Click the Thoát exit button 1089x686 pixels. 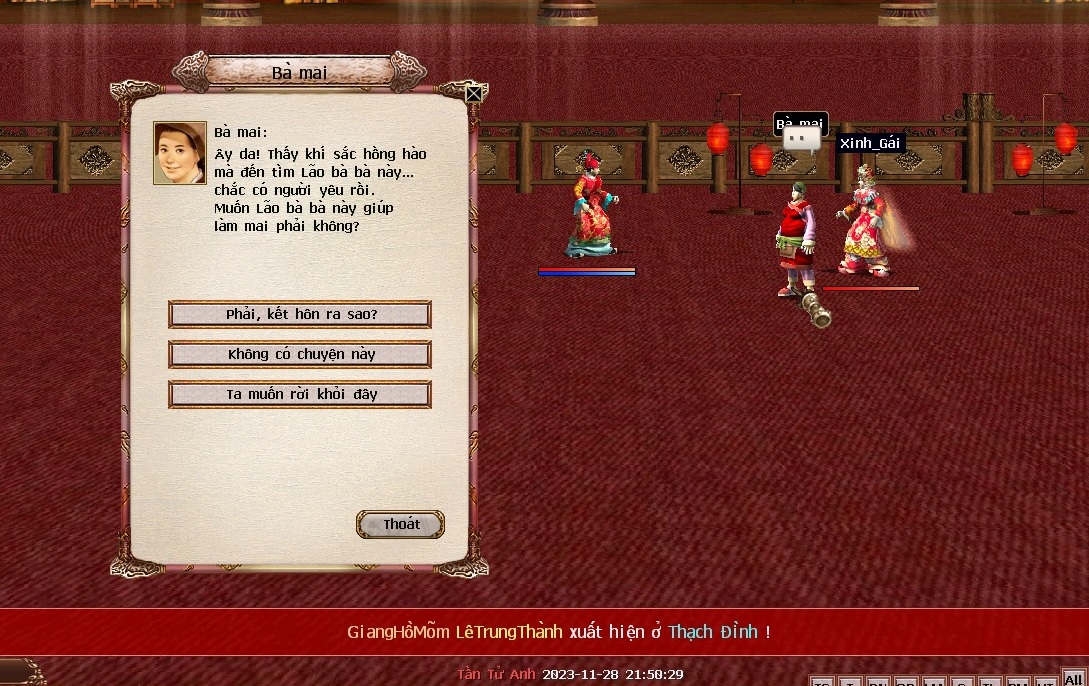pos(401,525)
